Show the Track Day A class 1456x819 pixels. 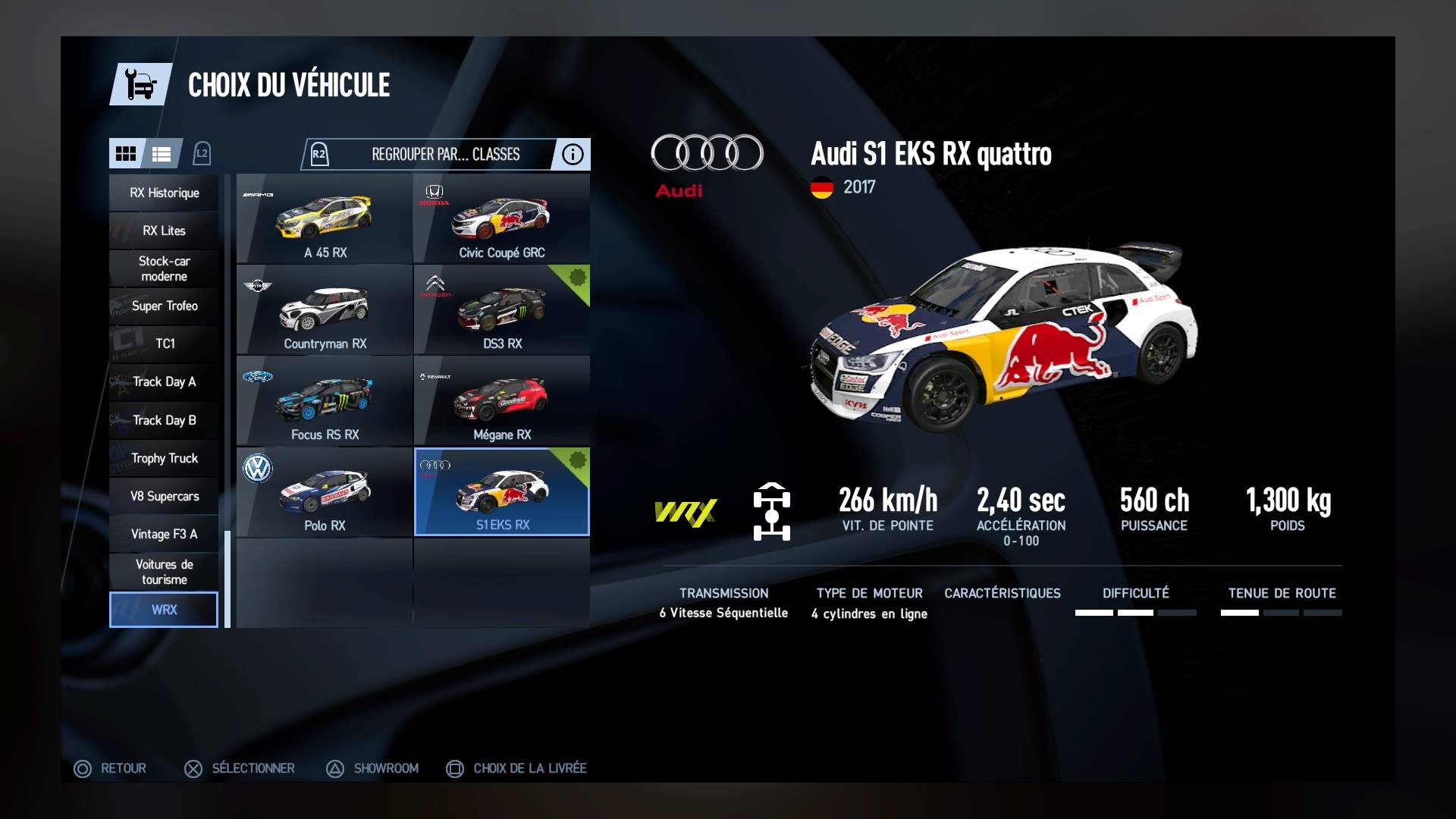click(164, 381)
